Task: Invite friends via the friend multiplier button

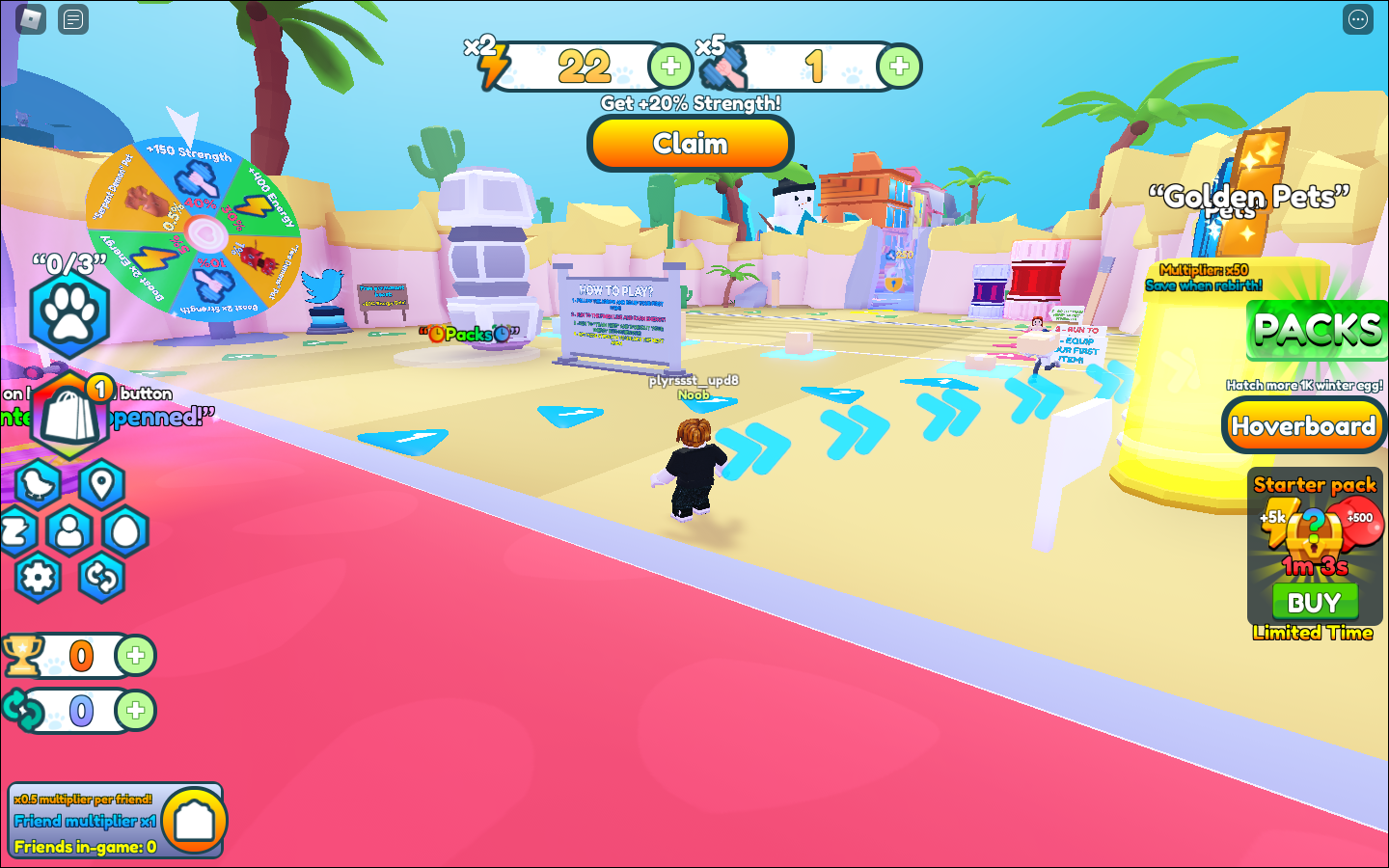Action: point(194,821)
